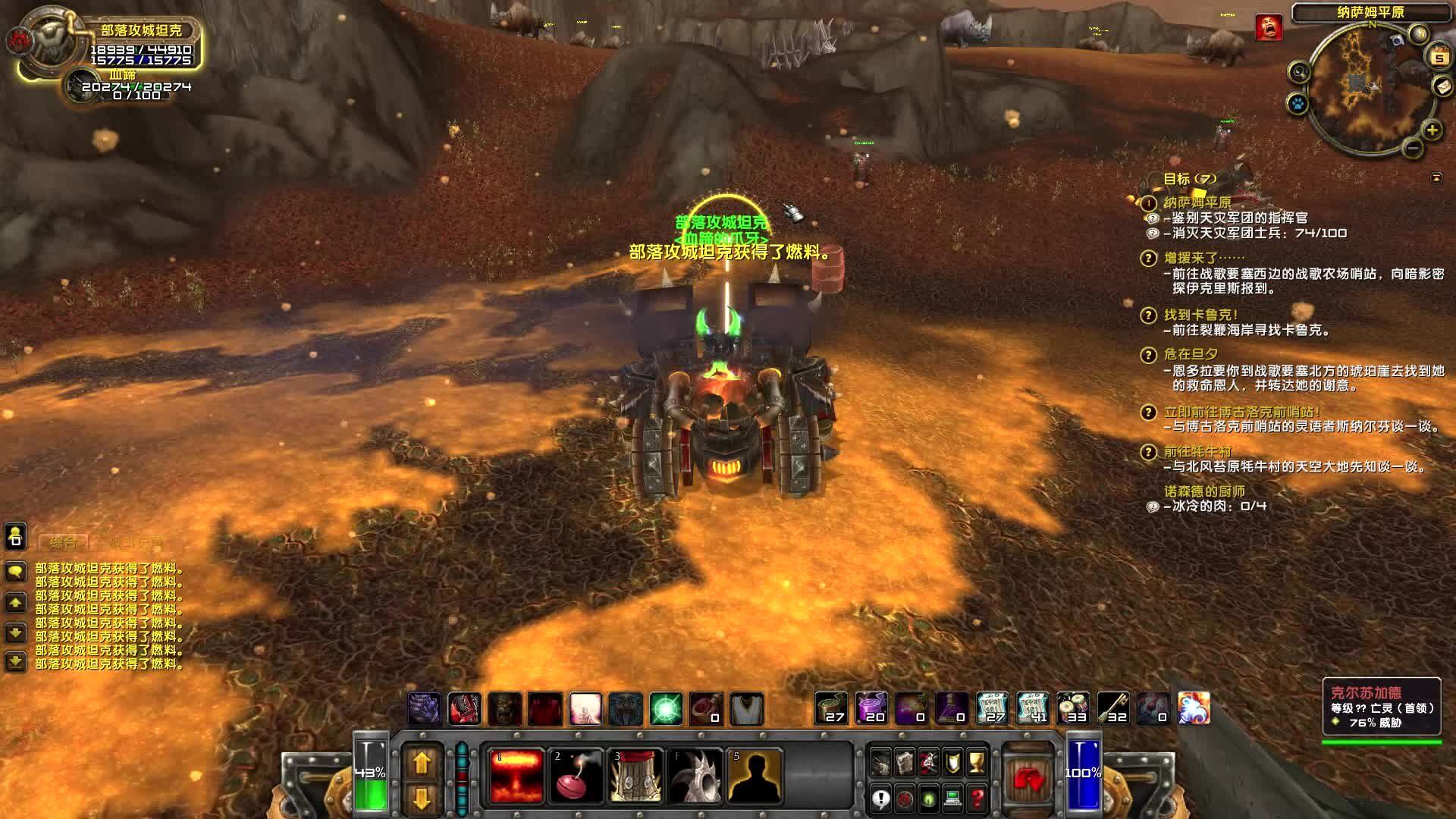The image size is (1456, 819).
Task: Open the friends list button above chat
Action: point(16,536)
